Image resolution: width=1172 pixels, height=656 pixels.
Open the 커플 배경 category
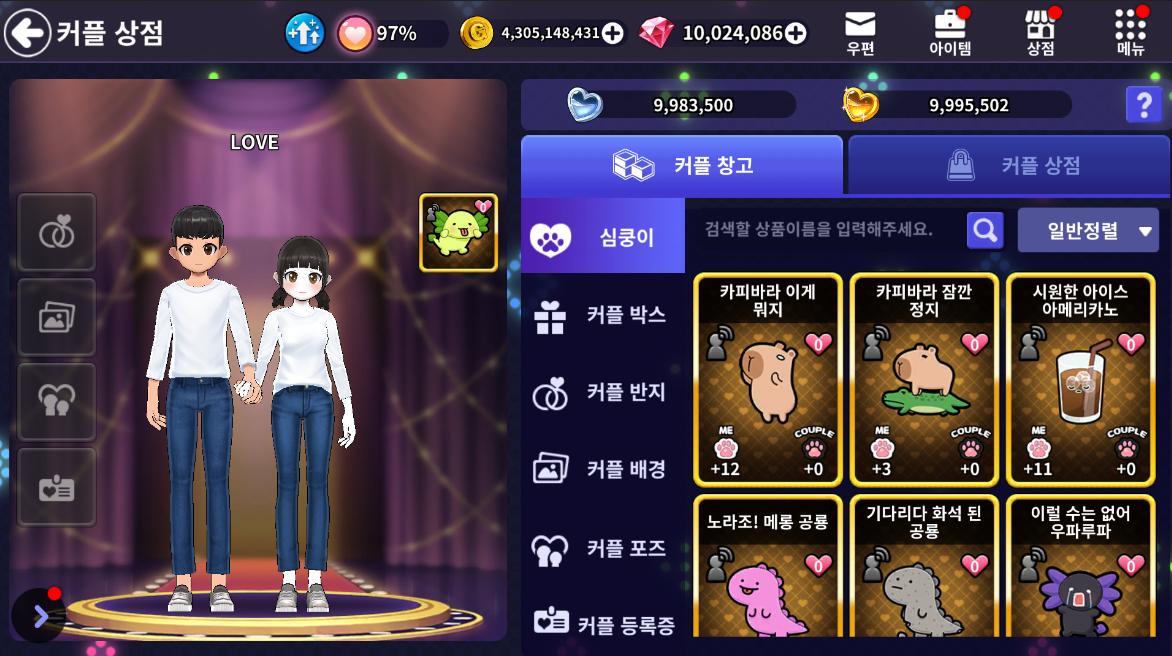[603, 469]
